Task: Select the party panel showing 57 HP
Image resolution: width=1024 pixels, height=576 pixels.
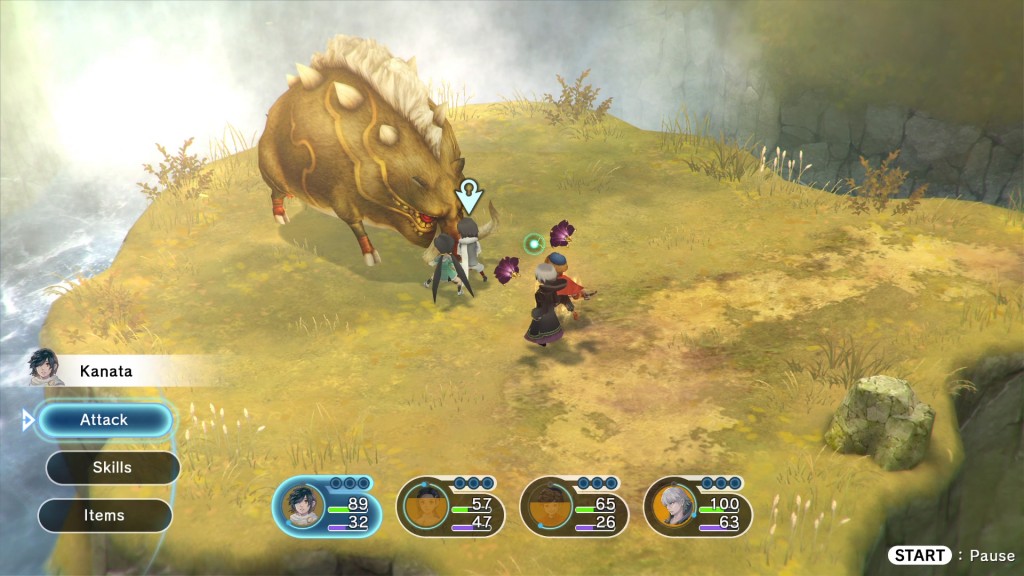Action: click(451, 506)
